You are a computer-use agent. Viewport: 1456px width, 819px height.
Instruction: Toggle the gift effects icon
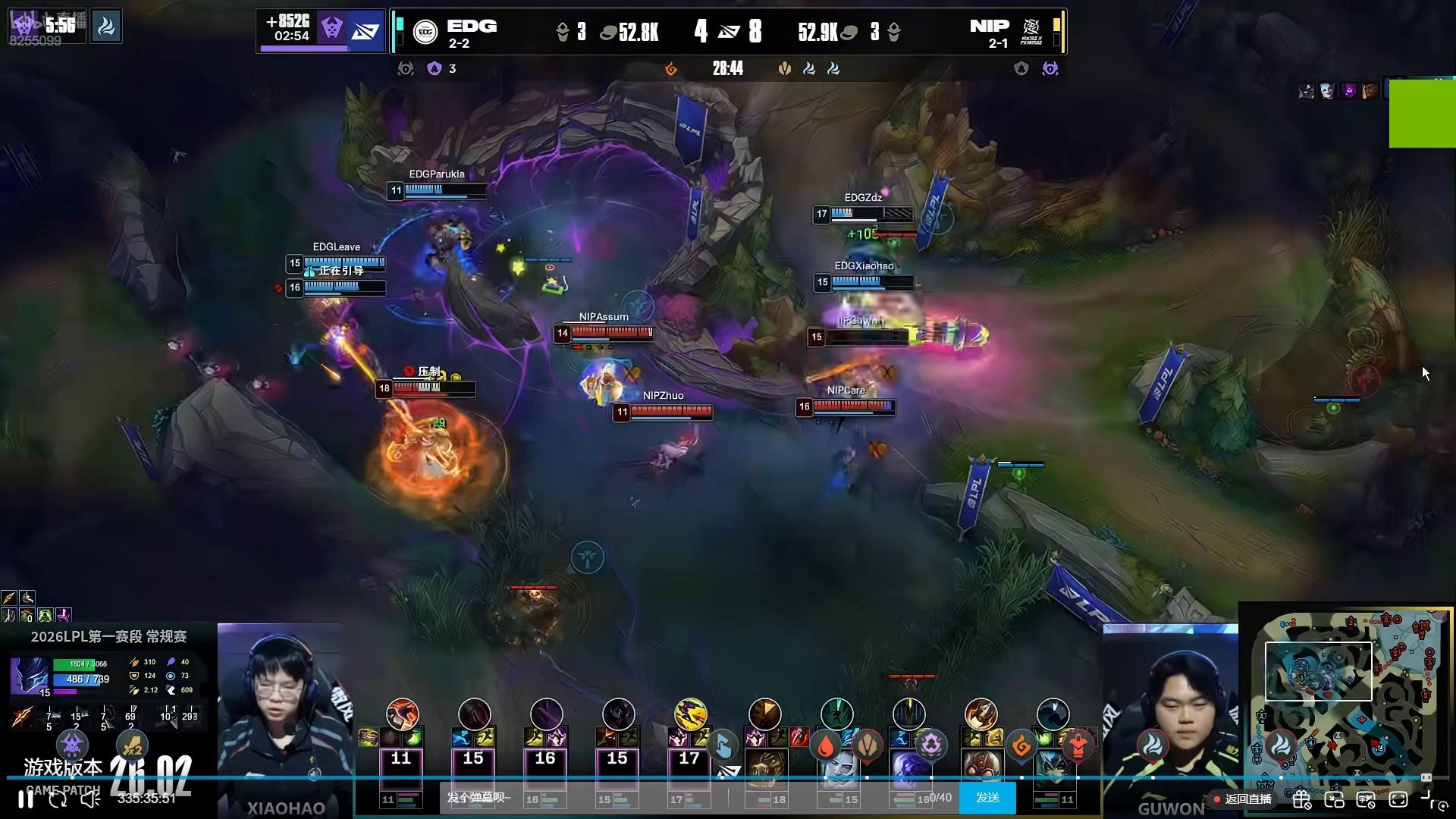[1302, 799]
